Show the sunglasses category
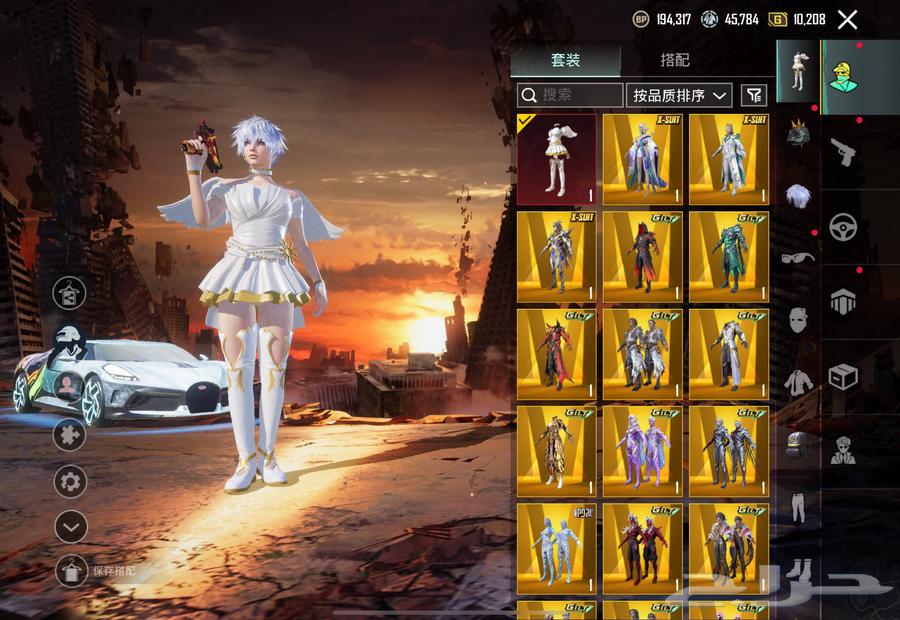The image size is (900, 620). 797,257
